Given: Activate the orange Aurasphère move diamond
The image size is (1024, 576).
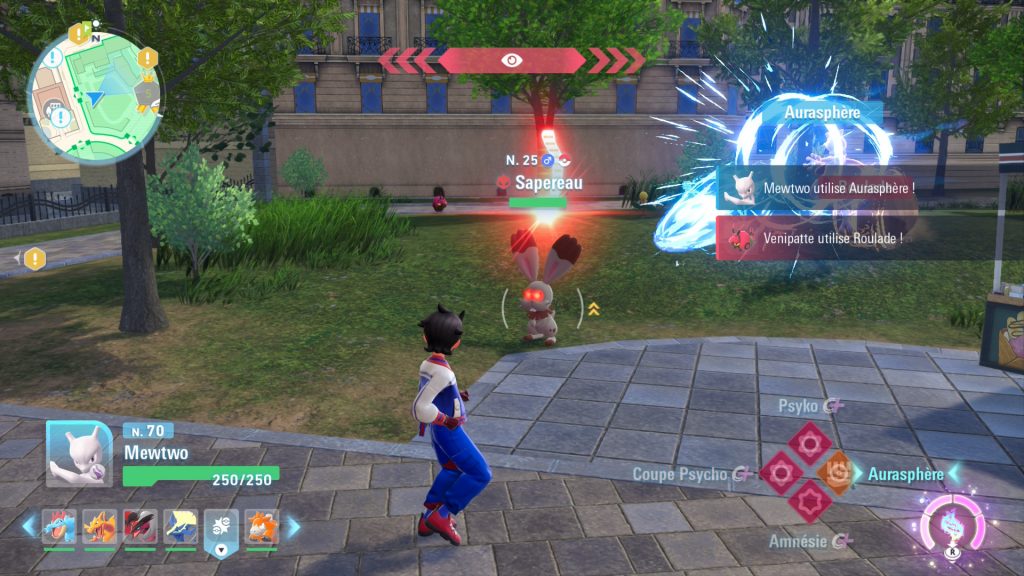Looking at the screenshot, I should pos(837,471).
